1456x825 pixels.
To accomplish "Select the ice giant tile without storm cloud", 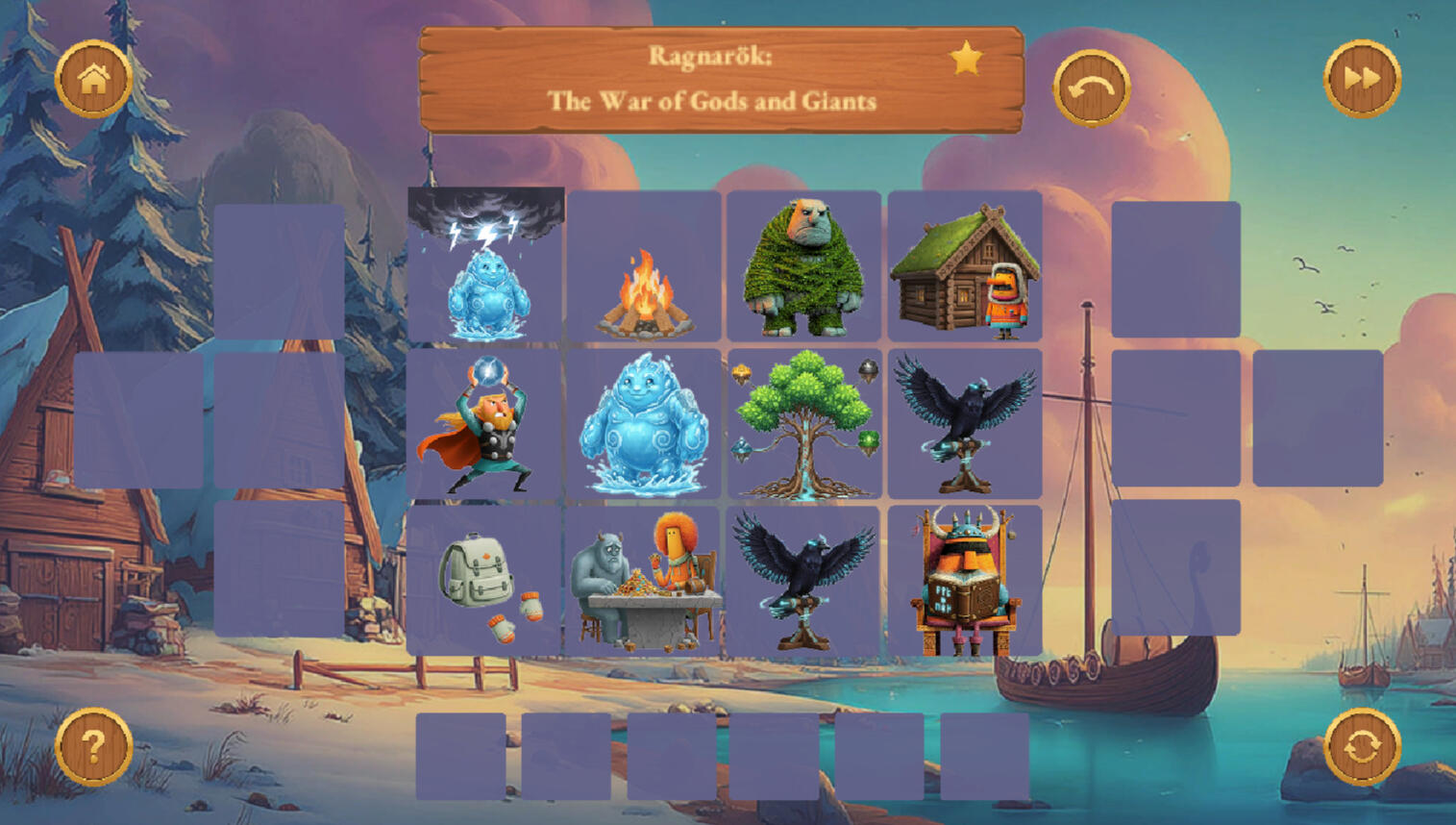I will coord(644,424).
